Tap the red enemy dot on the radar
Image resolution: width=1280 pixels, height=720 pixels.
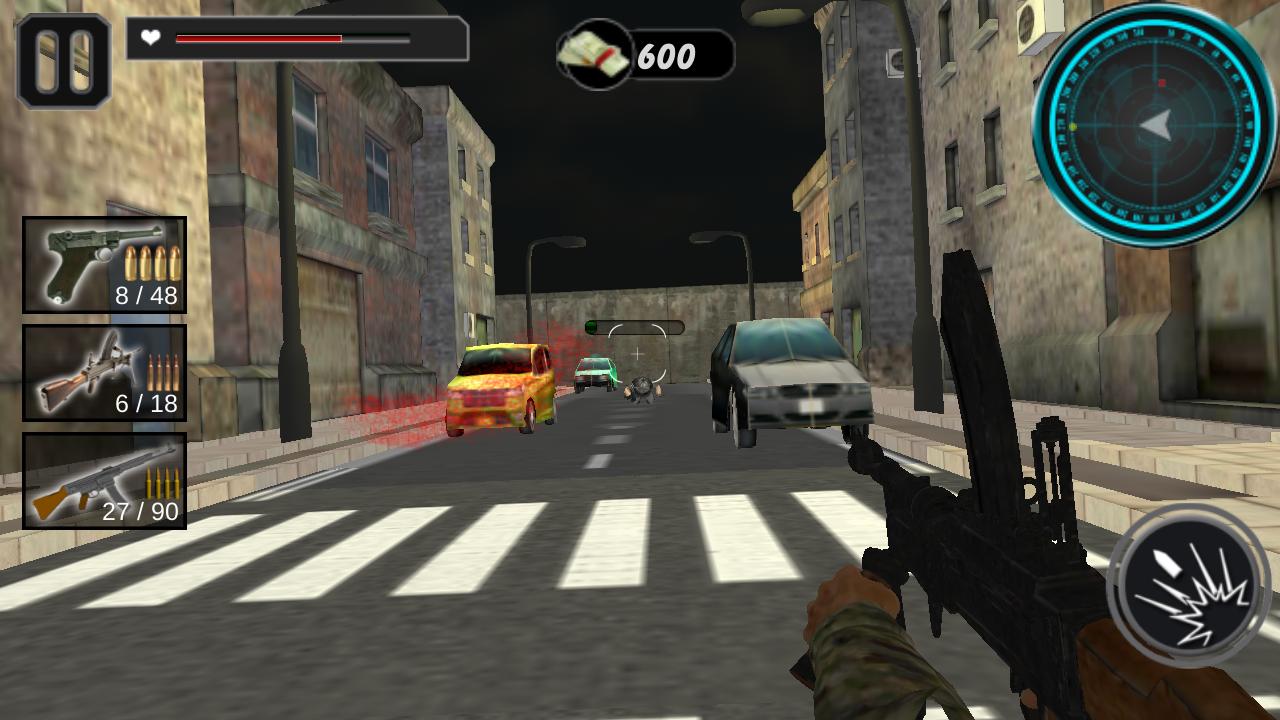pyautogui.click(x=1161, y=83)
